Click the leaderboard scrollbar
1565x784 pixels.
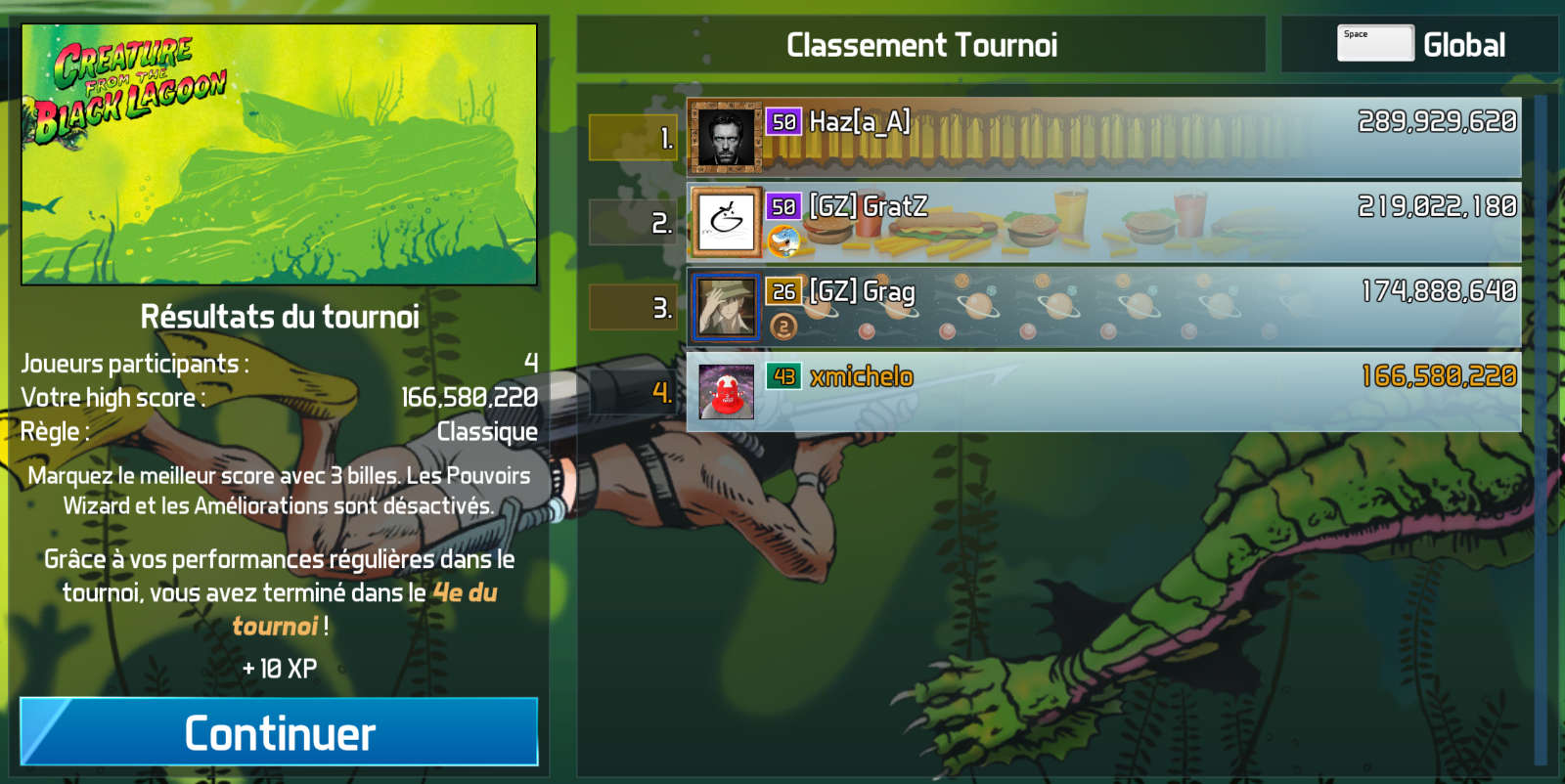1541,430
